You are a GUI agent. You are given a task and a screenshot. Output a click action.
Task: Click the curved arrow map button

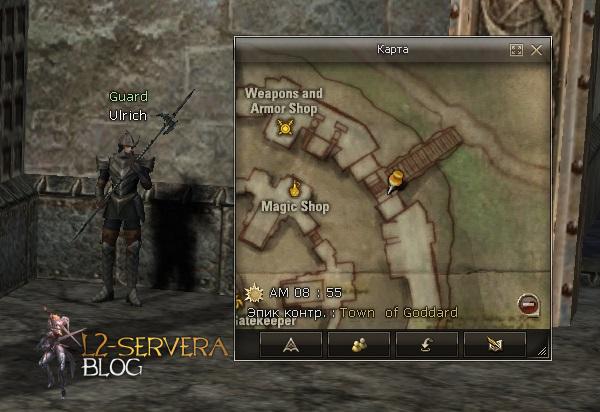pos(426,345)
